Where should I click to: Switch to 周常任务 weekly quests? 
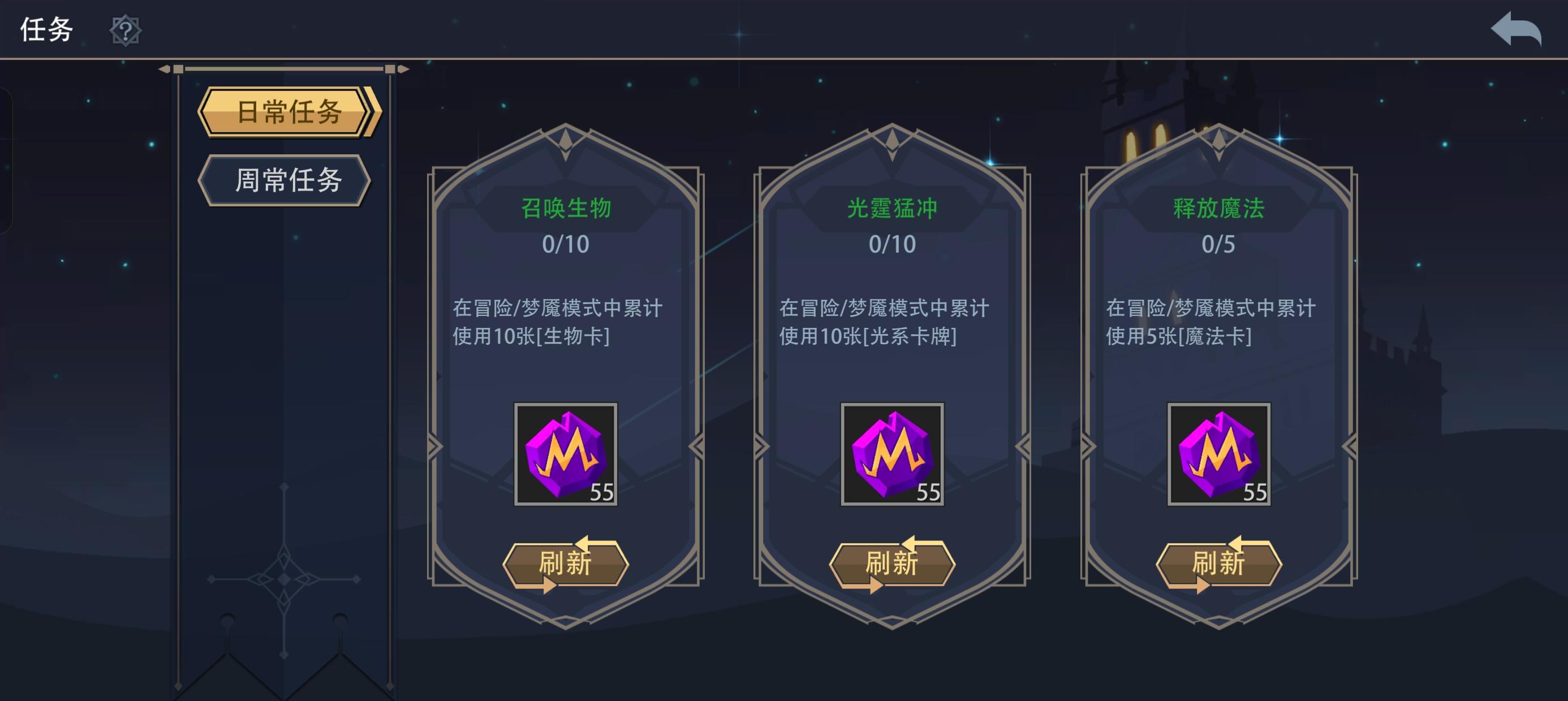[286, 181]
